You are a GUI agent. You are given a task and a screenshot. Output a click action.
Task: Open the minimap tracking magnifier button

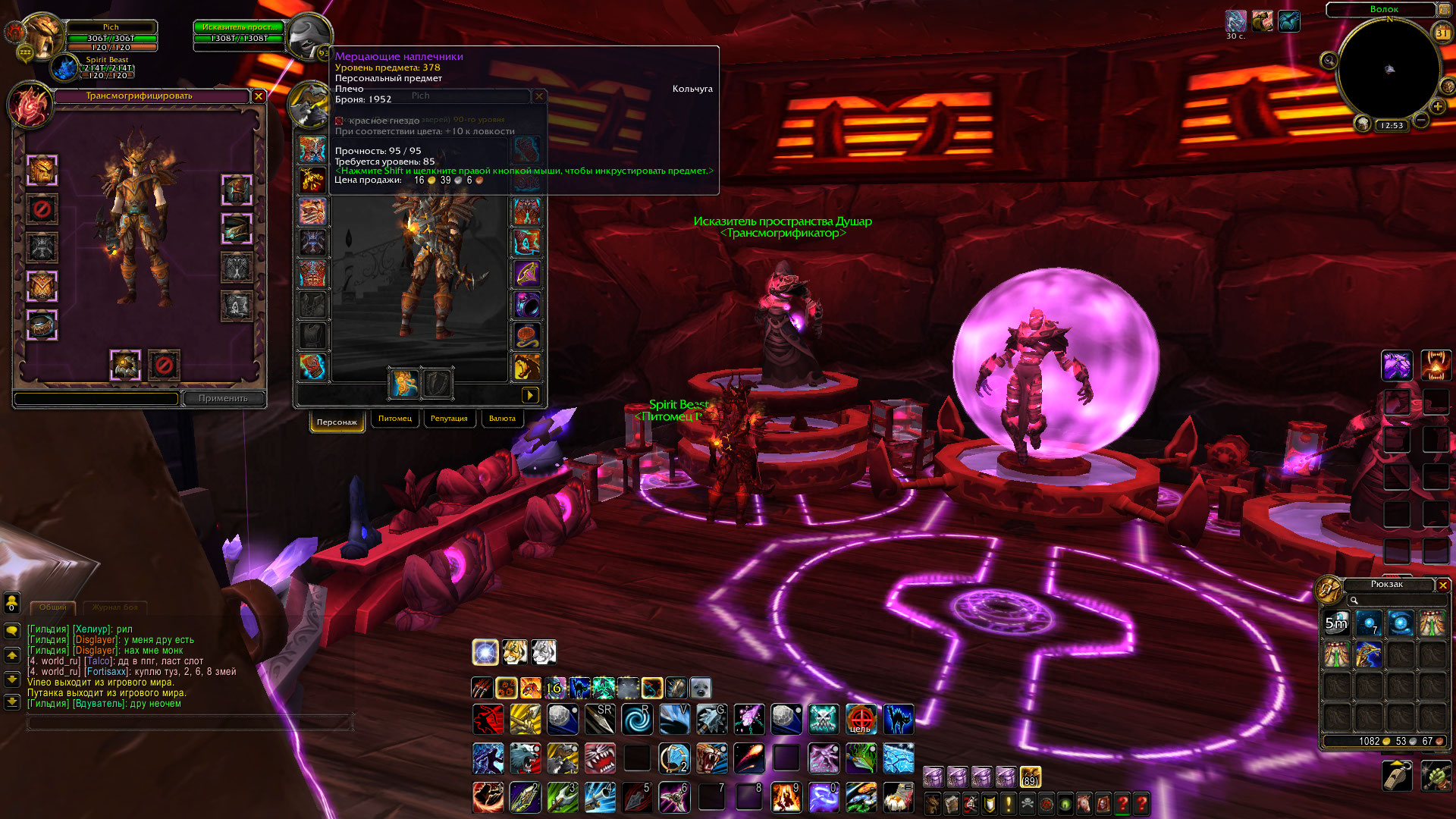point(1329,61)
